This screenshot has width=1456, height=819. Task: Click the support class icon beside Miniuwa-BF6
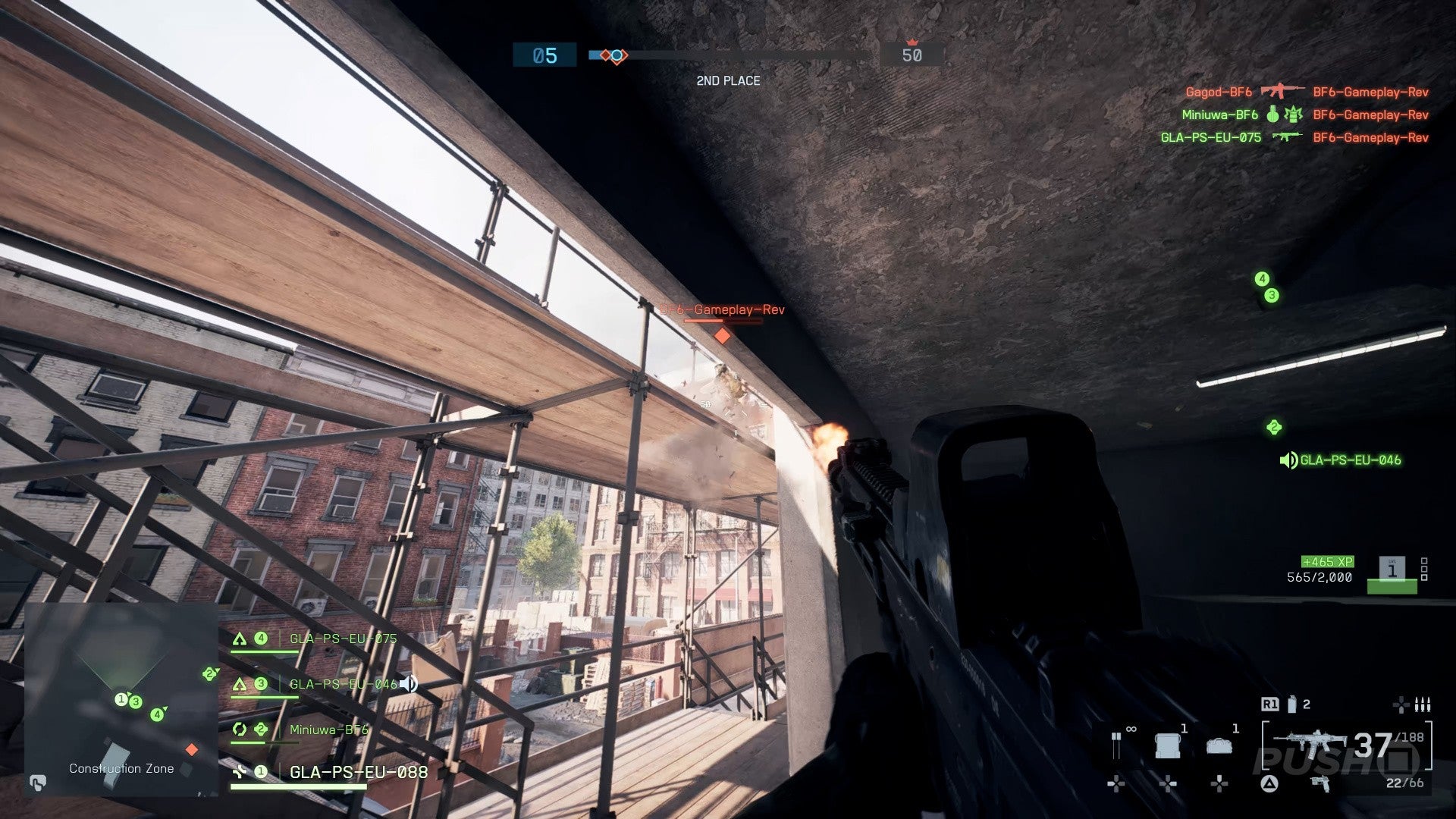coord(240,730)
